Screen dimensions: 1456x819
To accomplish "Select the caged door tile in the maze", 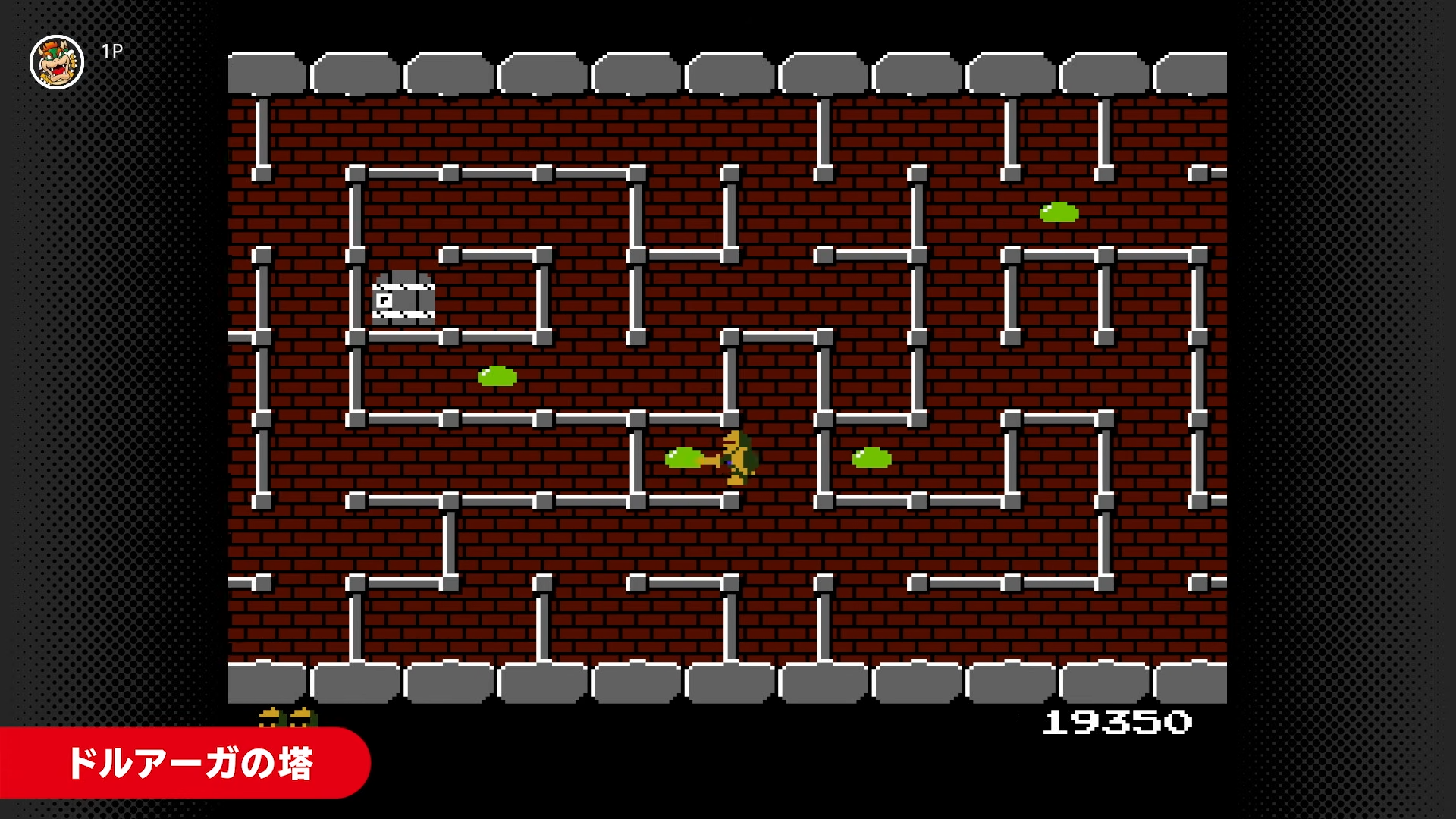I will click(x=403, y=296).
